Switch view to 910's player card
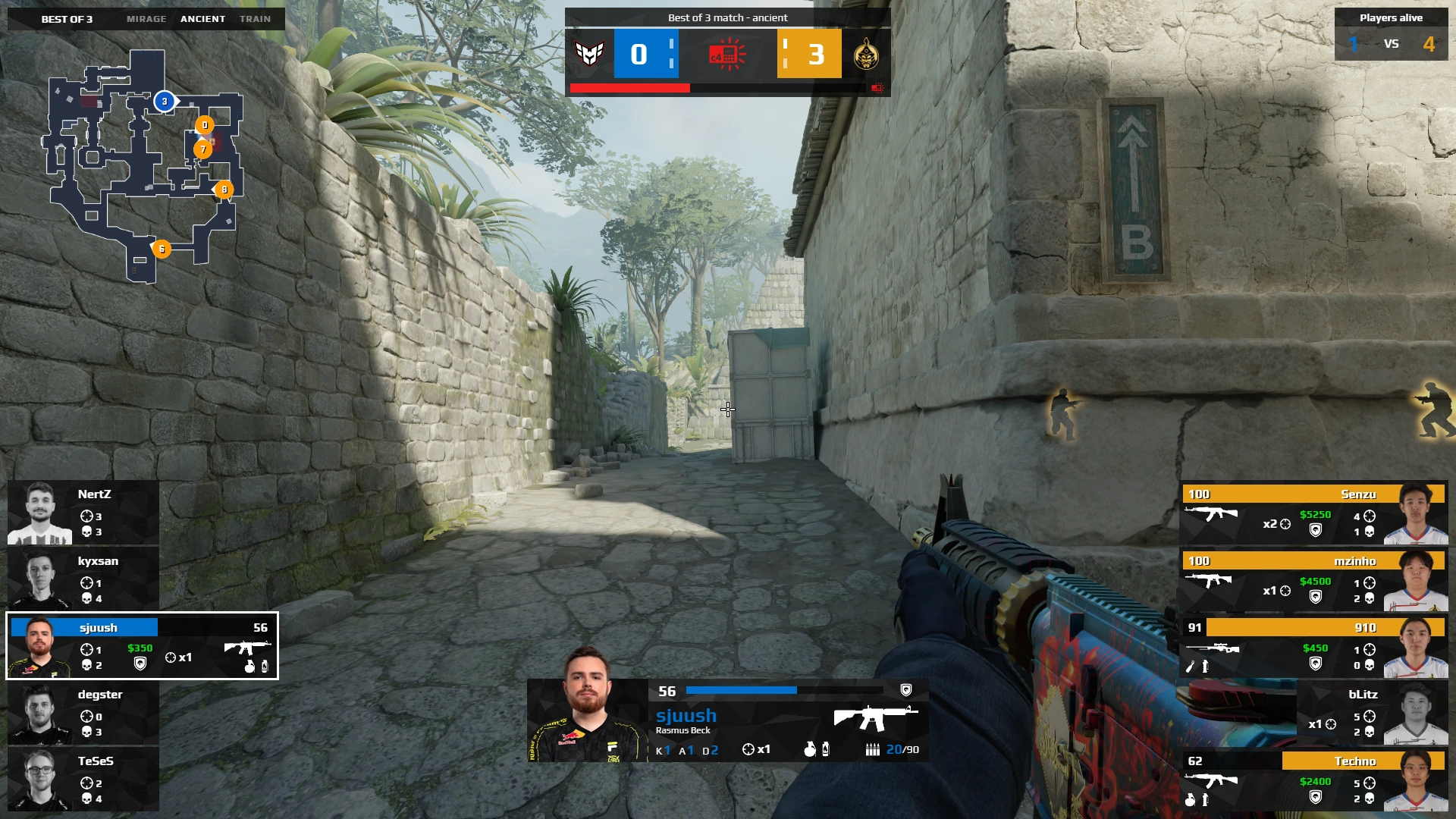1456x819 pixels. pos(1313,646)
